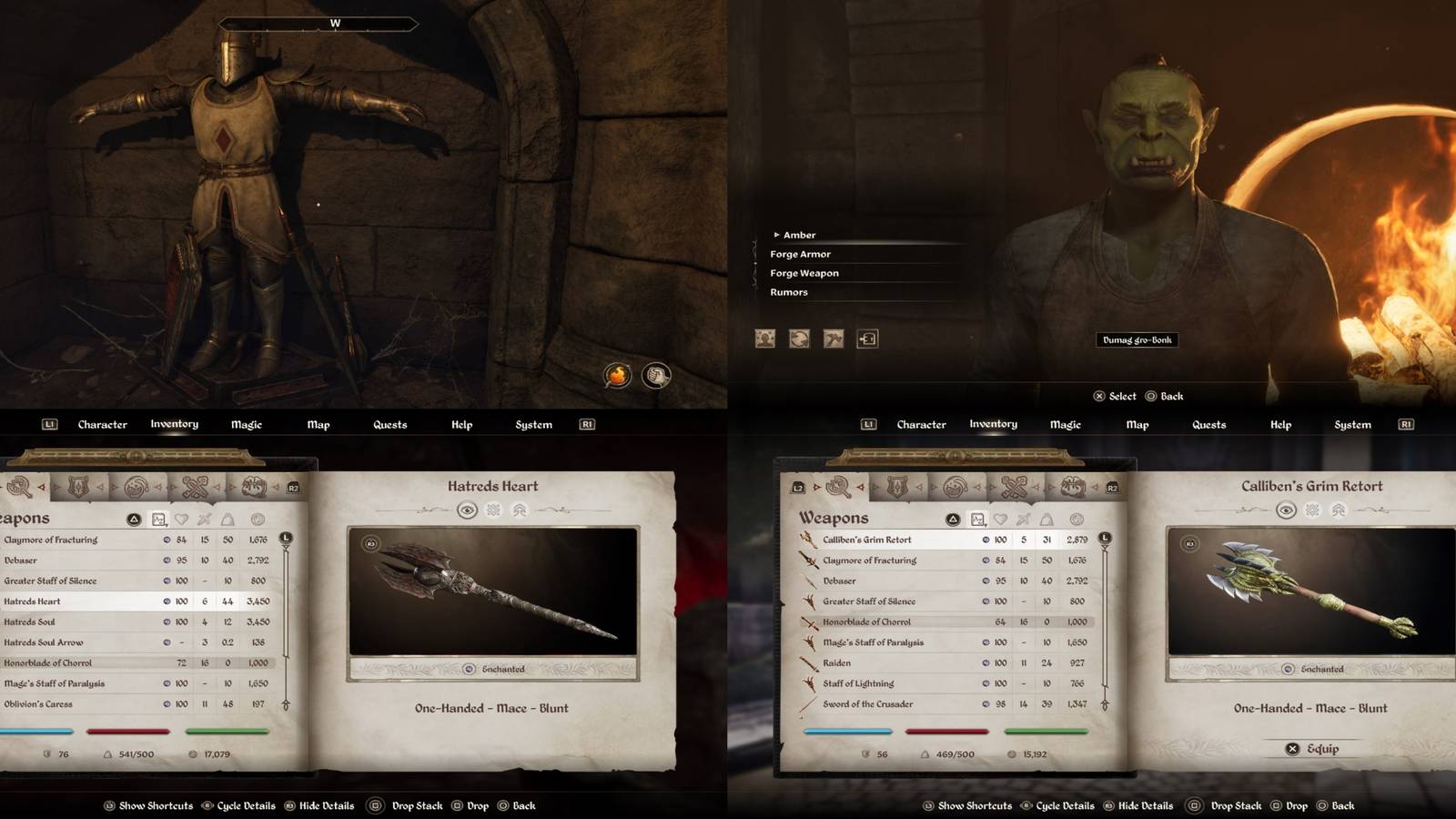Image resolution: width=1456 pixels, height=819 pixels.
Task: Select the Miscellaneous crossed-keys category icon
Action: [x=194, y=486]
